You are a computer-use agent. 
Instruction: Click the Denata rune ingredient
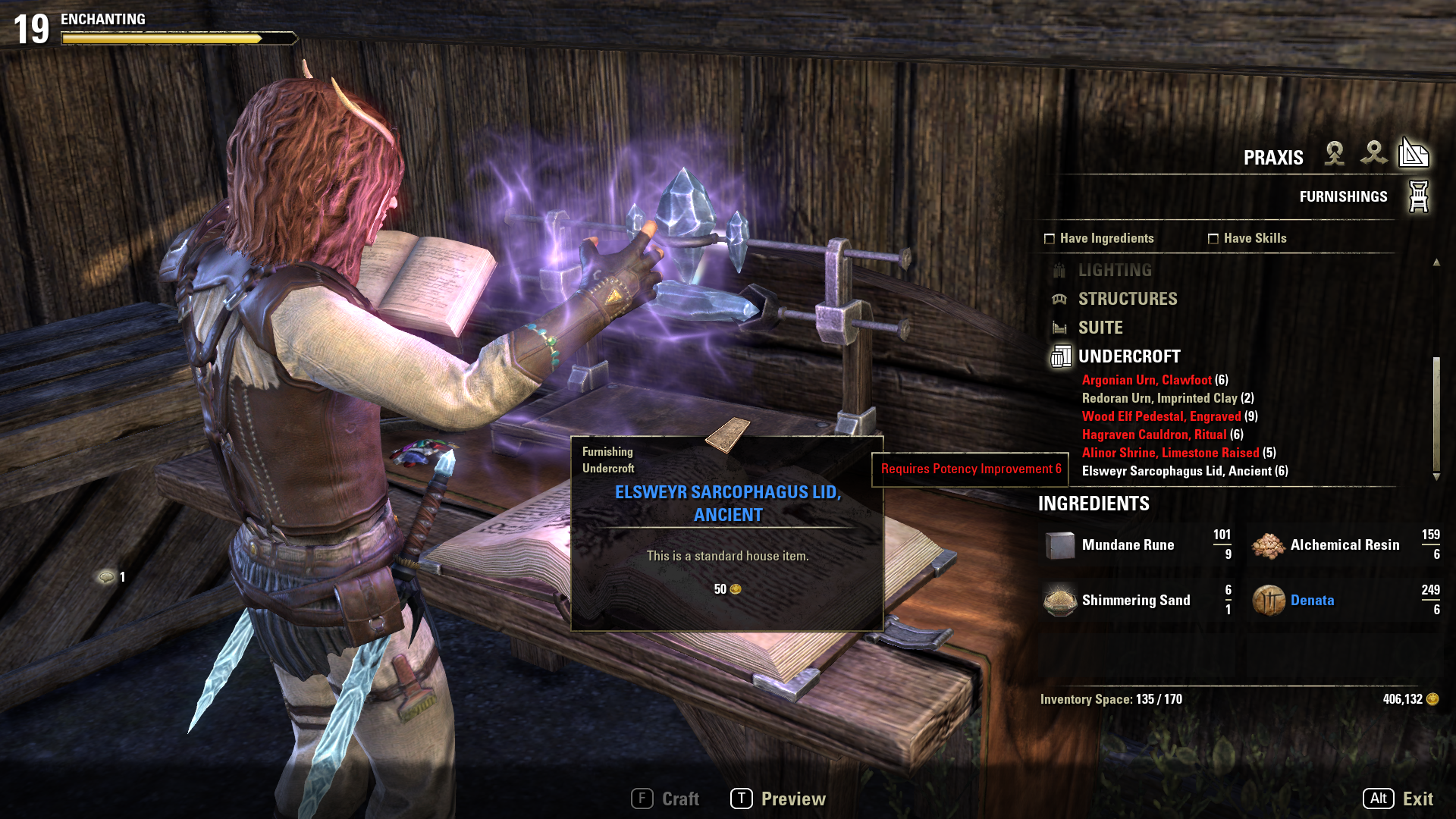[x=1311, y=600]
